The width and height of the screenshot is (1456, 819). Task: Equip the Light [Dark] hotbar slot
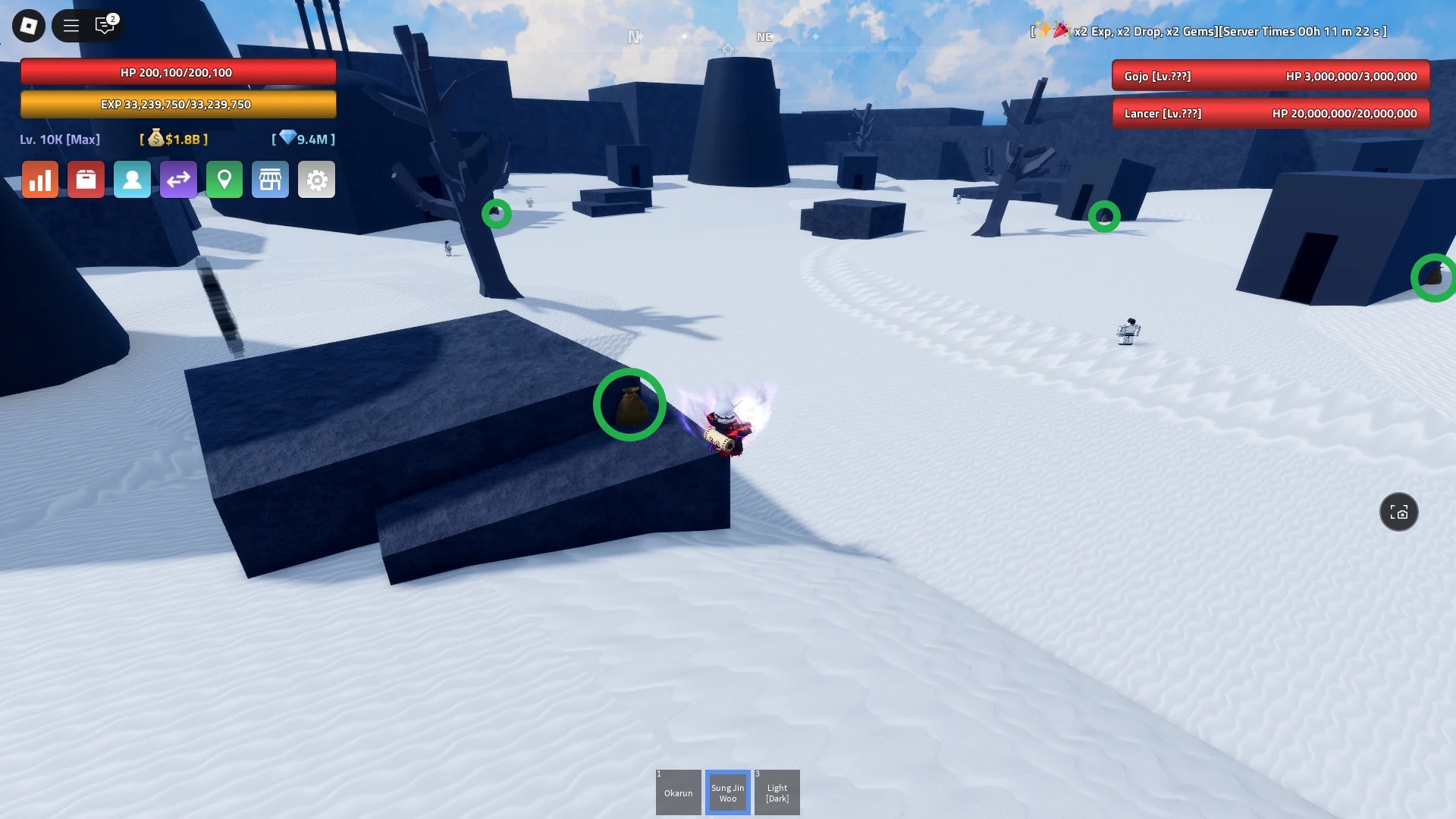[777, 792]
